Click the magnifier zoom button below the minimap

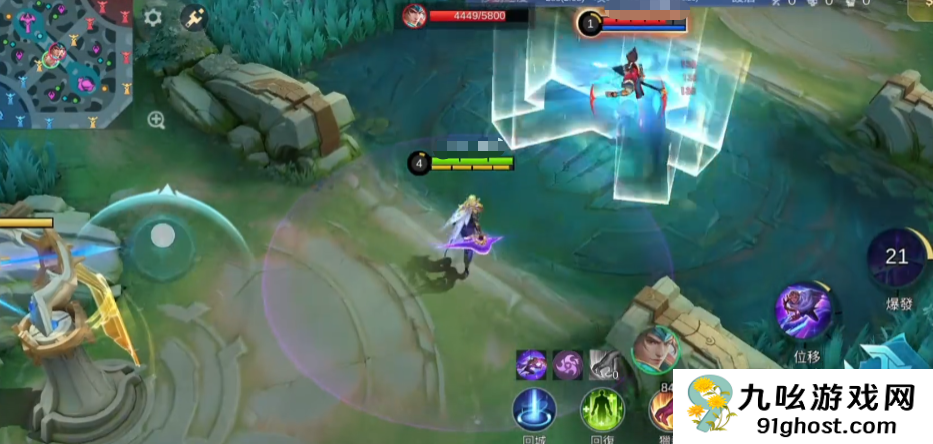coord(156,120)
